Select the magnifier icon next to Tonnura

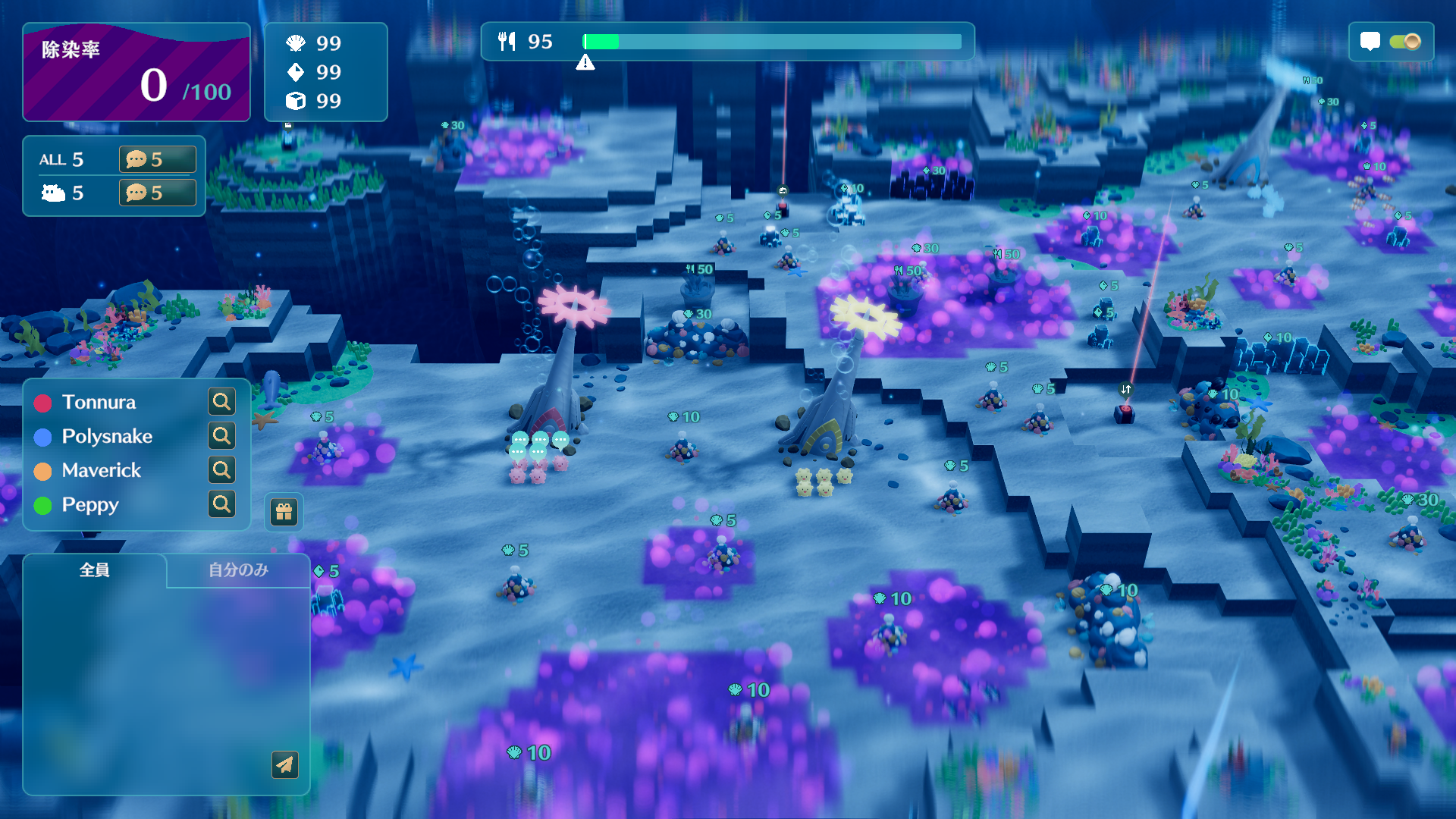pos(221,402)
